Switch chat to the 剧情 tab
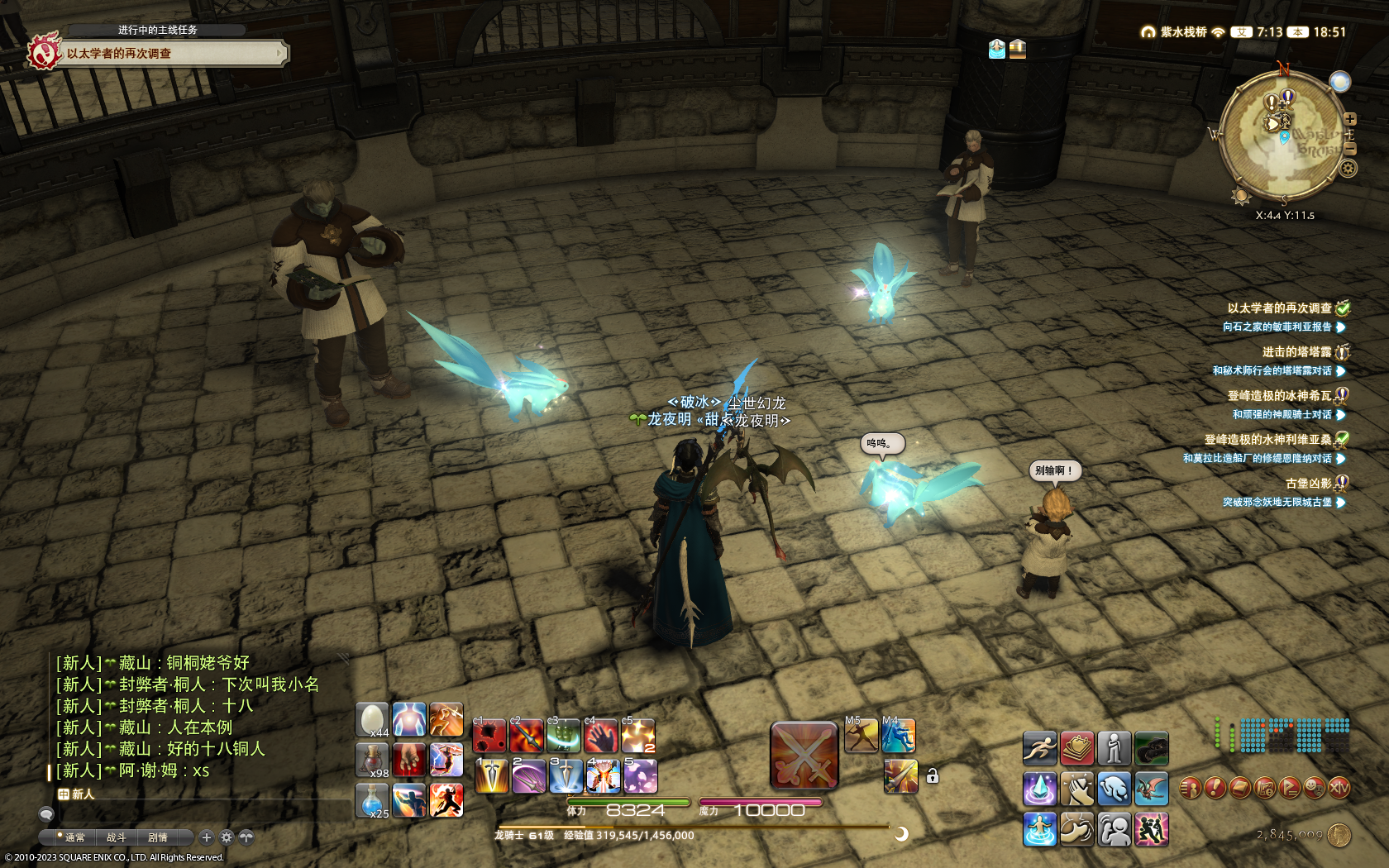Viewport: 1389px width, 868px height. (157, 837)
